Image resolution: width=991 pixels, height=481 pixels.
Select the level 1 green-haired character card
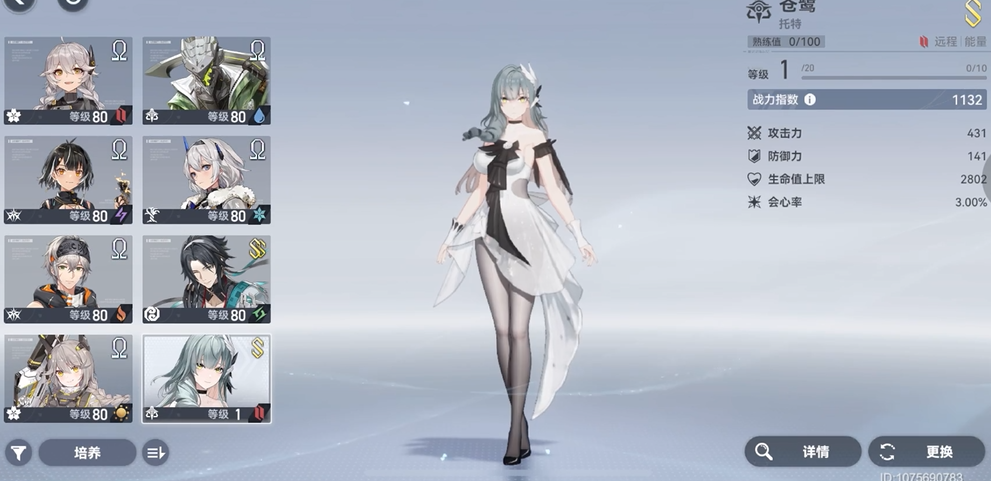206,378
